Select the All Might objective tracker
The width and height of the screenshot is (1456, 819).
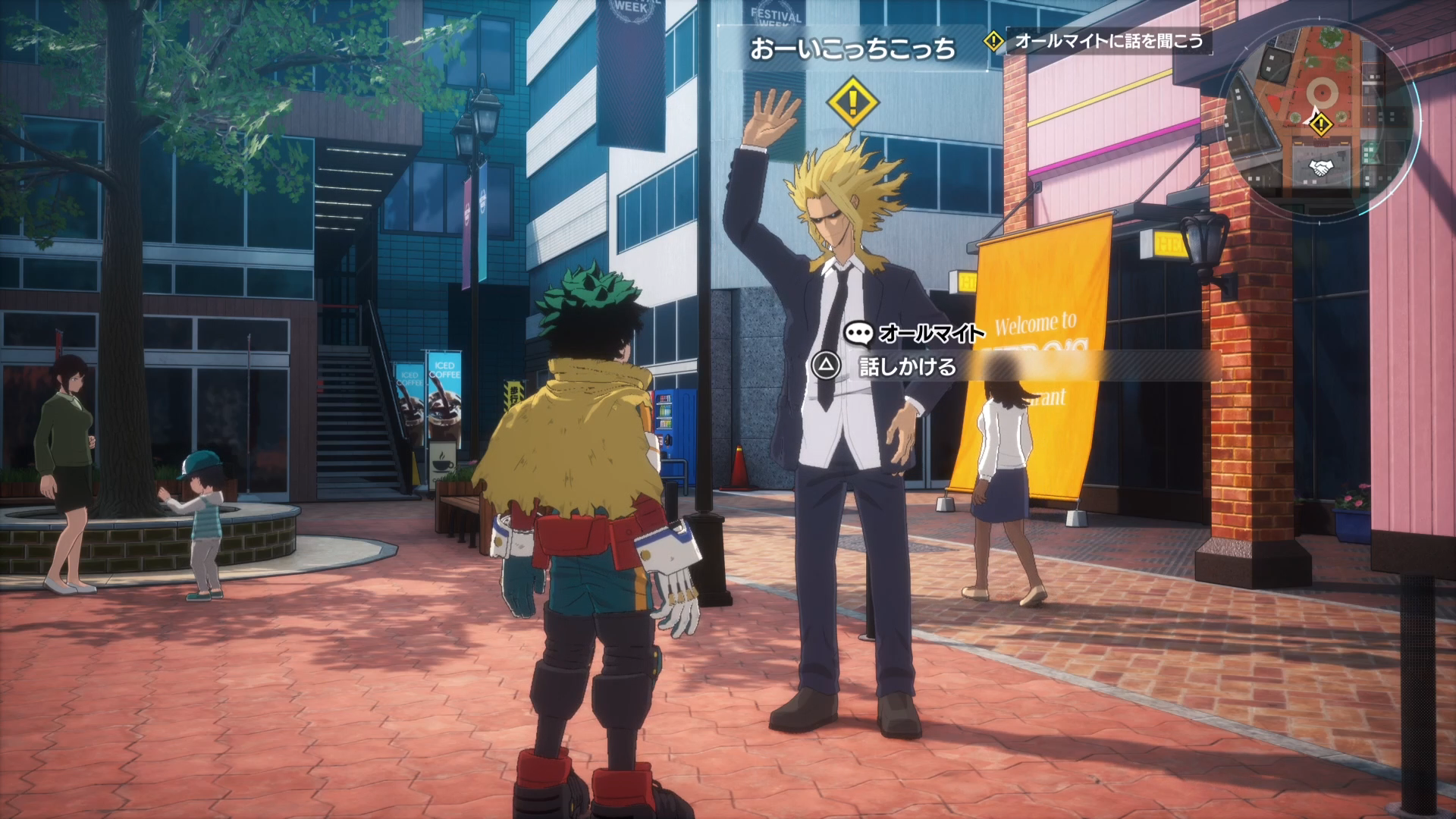tap(1098, 41)
